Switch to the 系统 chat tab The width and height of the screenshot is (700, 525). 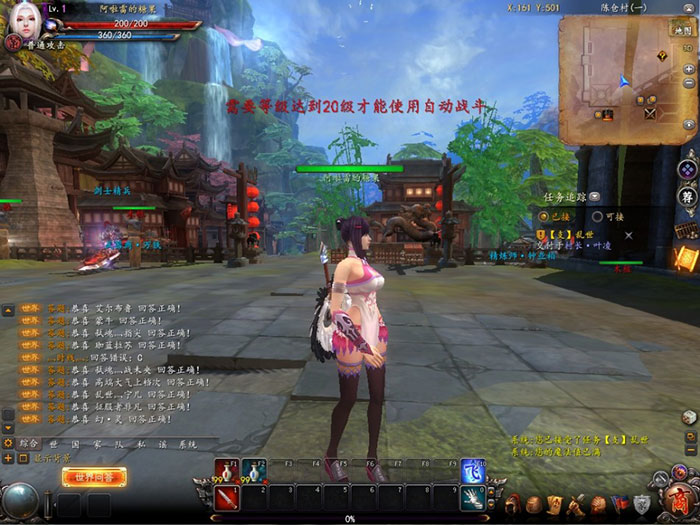[x=187, y=443]
